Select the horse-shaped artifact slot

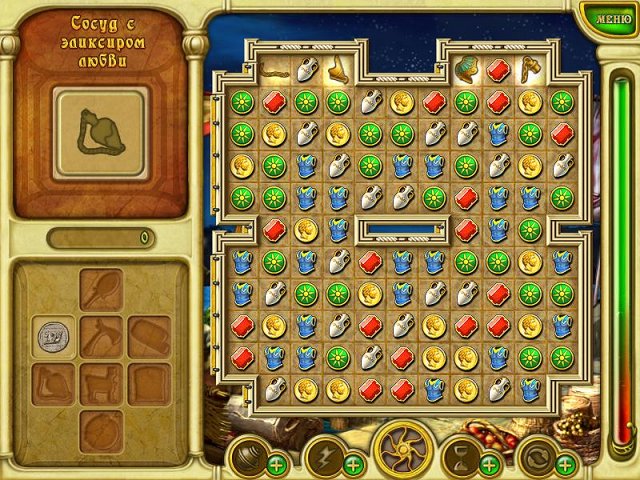[x=101, y=384]
